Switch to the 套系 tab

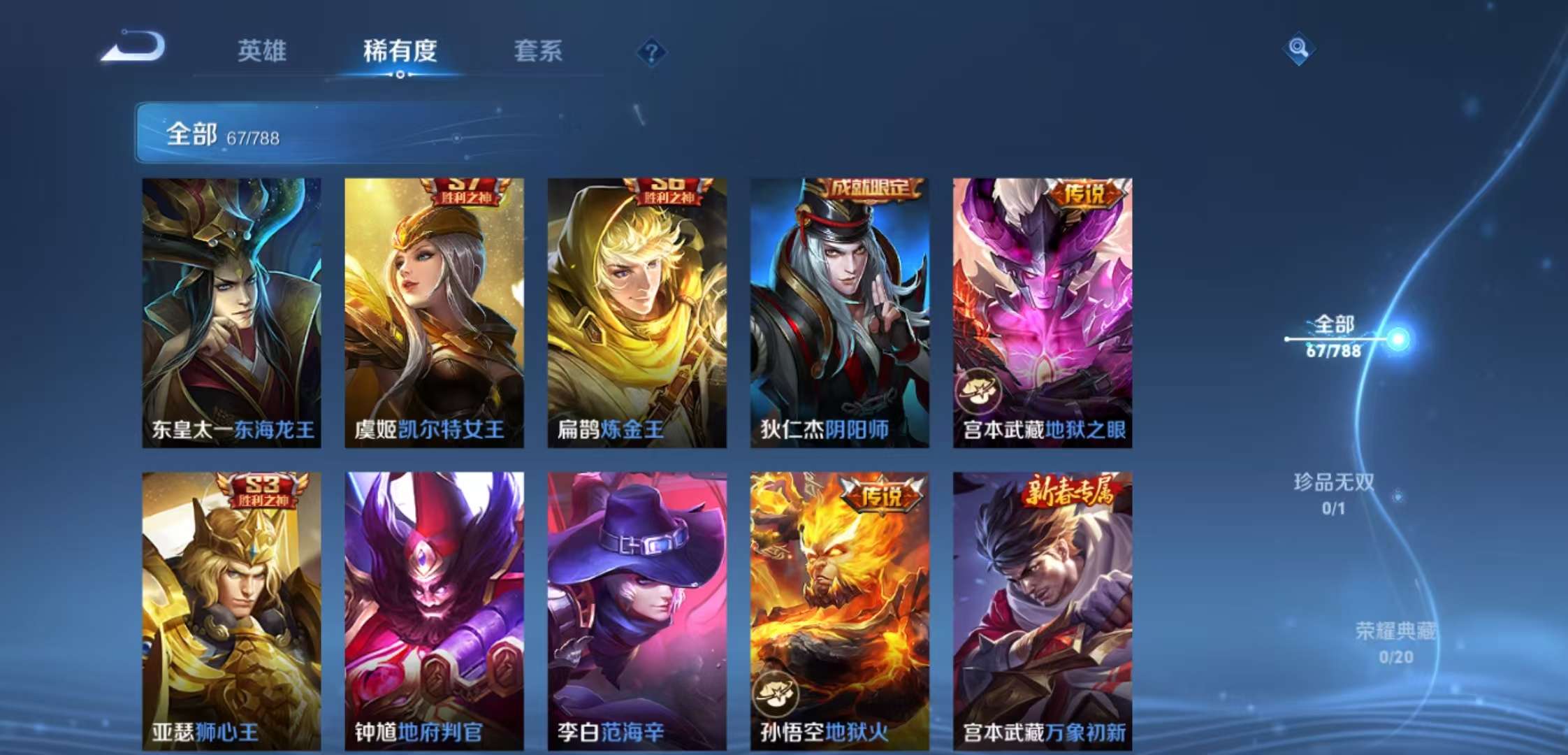click(x=539, y=52)
